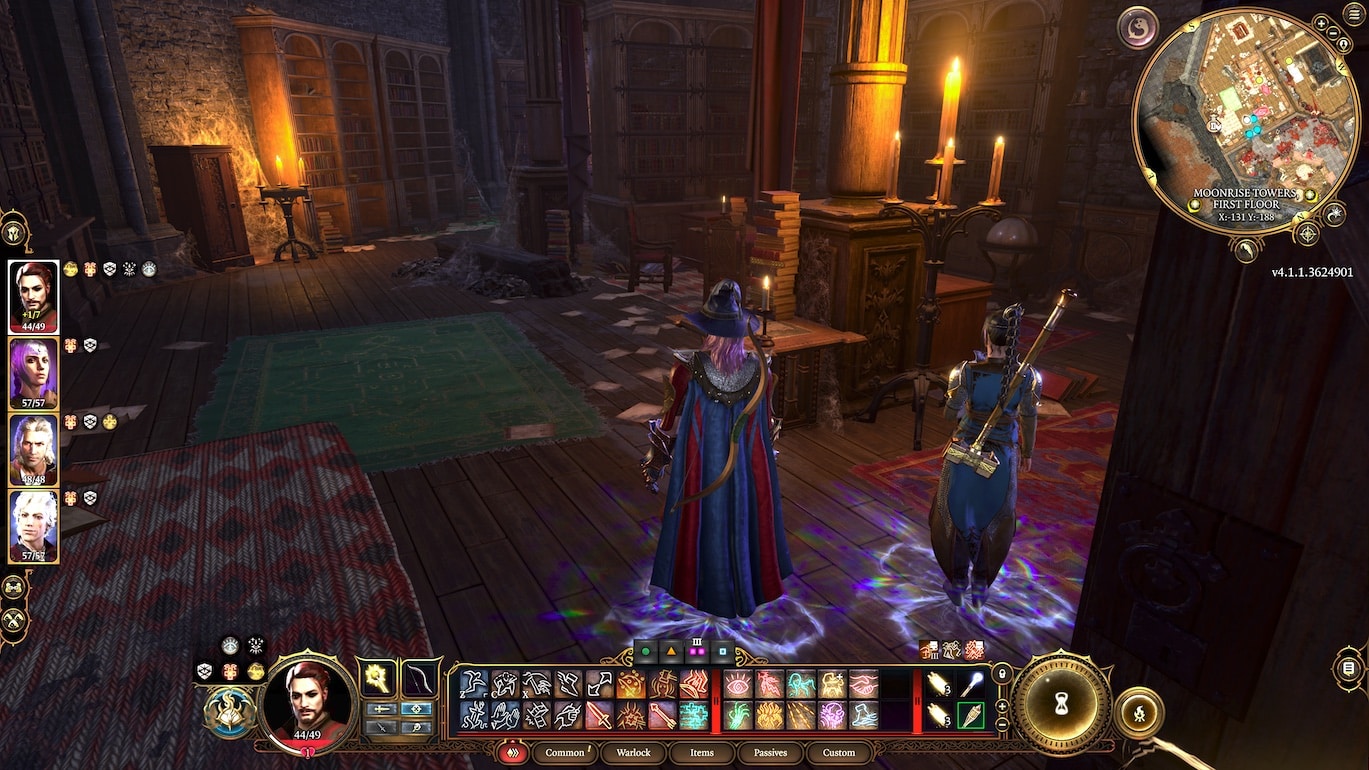Switch to the Items hotbar tab

(702, 753)
